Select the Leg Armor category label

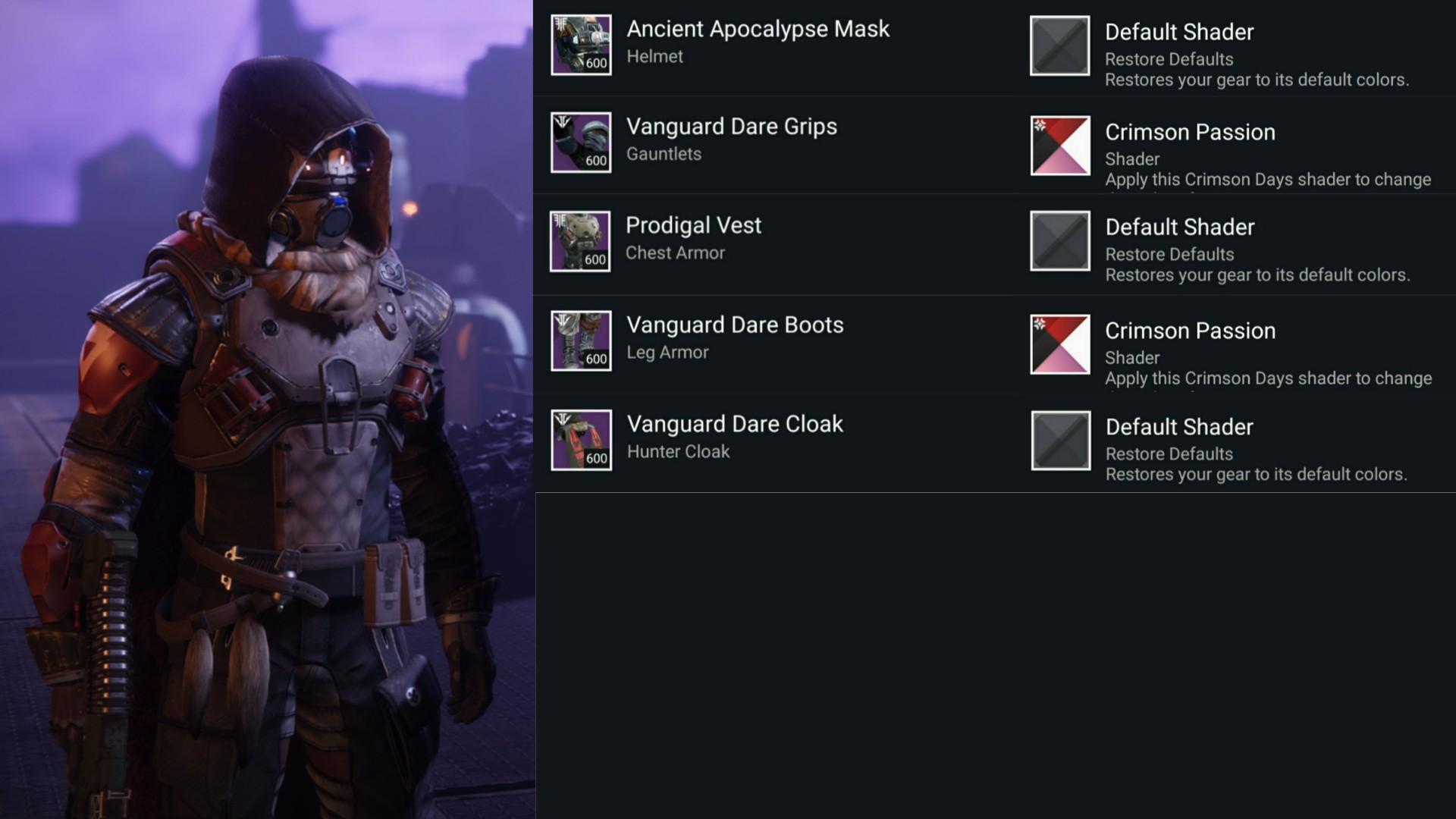(x=666, y=352)
